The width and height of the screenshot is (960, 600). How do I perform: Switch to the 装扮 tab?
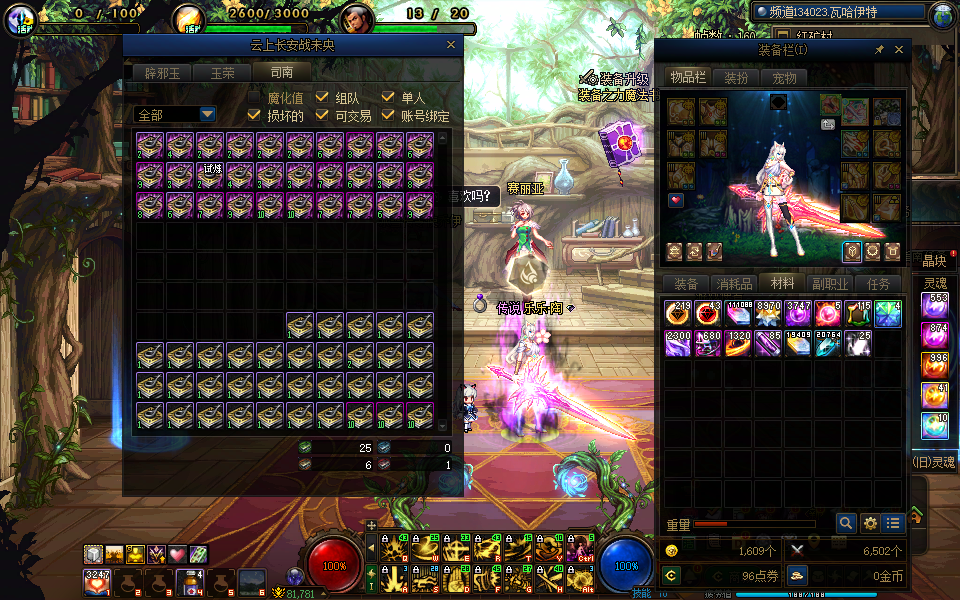click(736, 78)
